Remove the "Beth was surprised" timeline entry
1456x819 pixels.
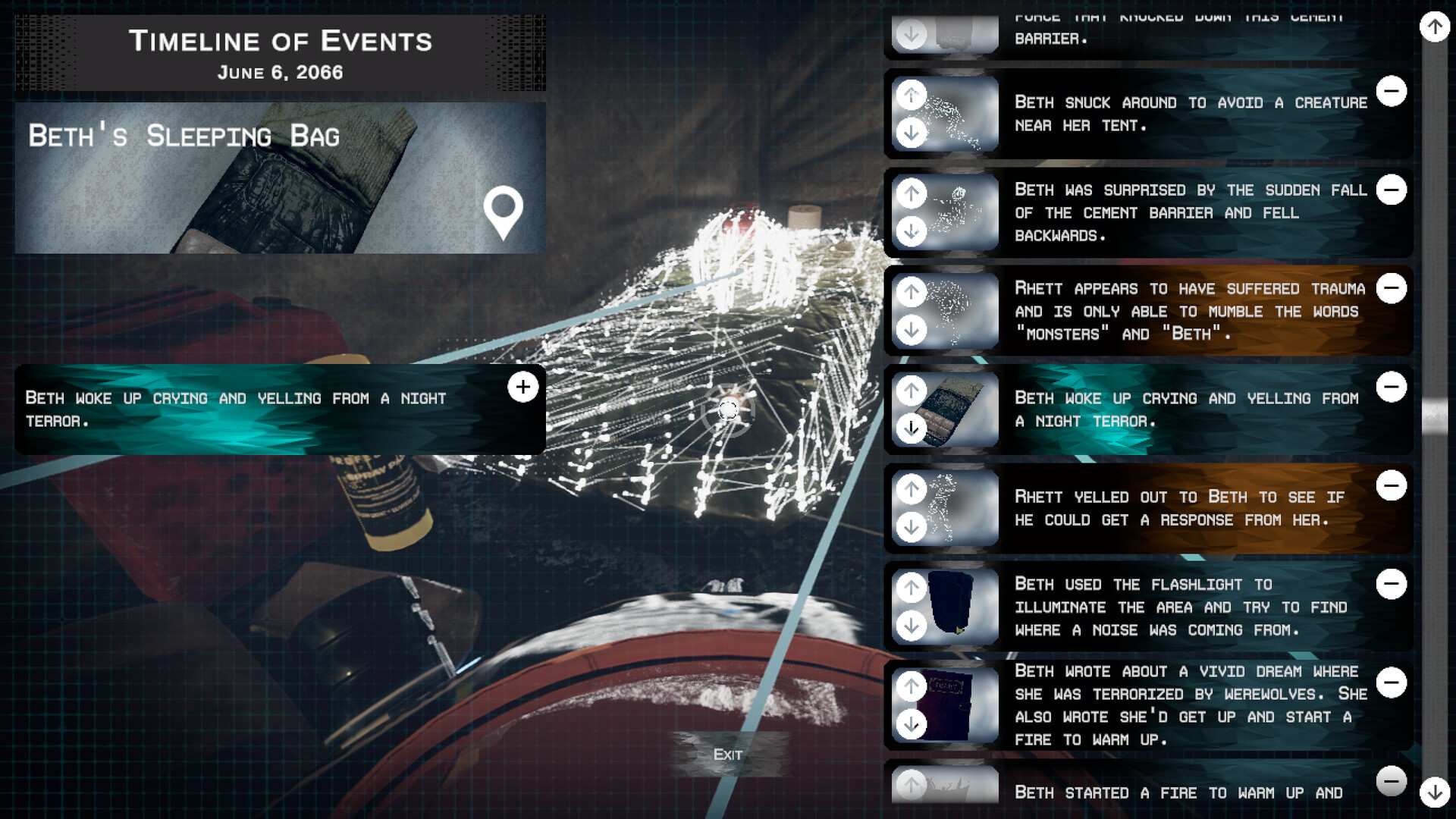pyautogui.click(x=1392, y=190)
